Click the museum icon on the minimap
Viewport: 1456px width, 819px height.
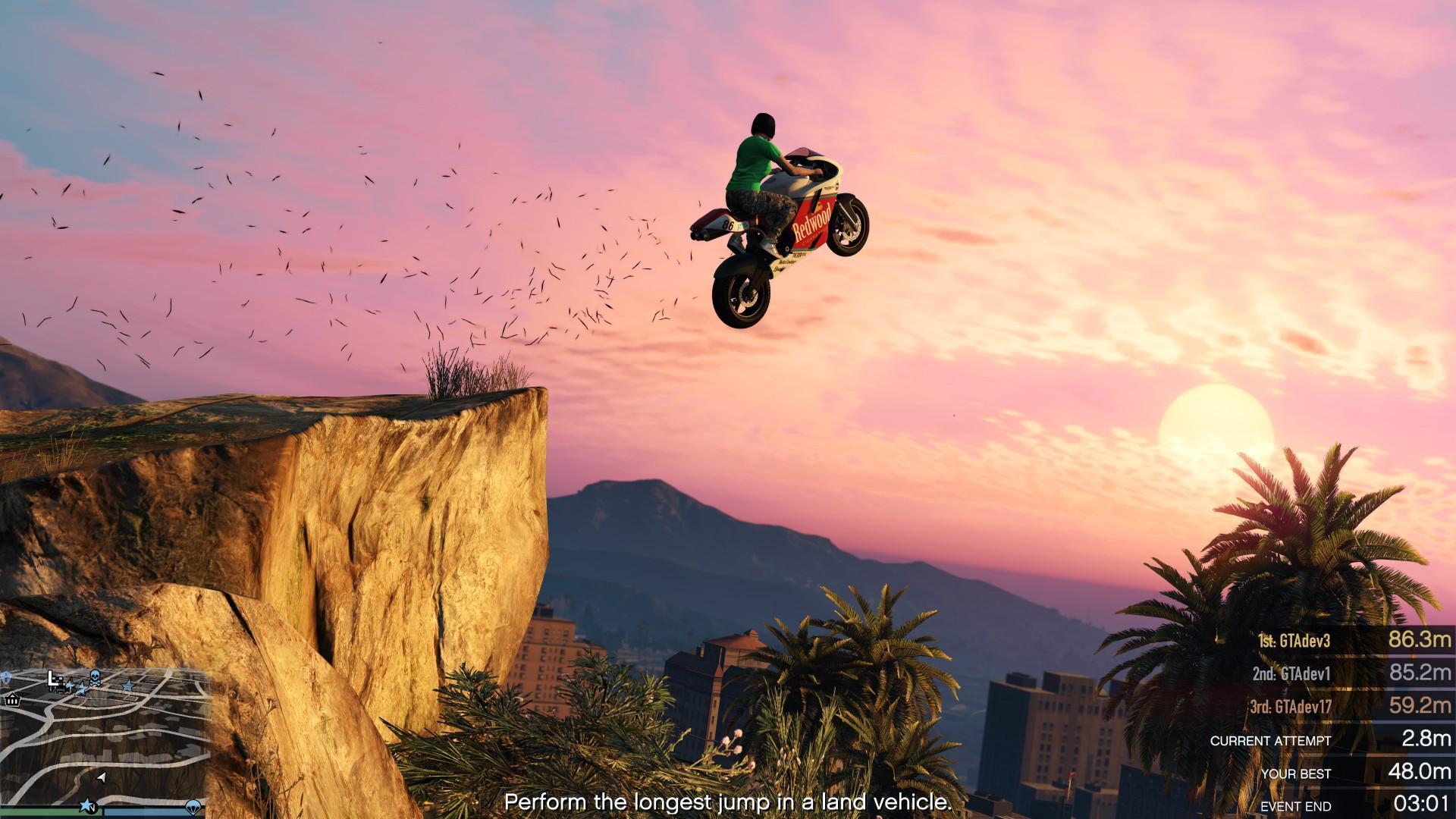pyautogui.click(x=13, y=701)
